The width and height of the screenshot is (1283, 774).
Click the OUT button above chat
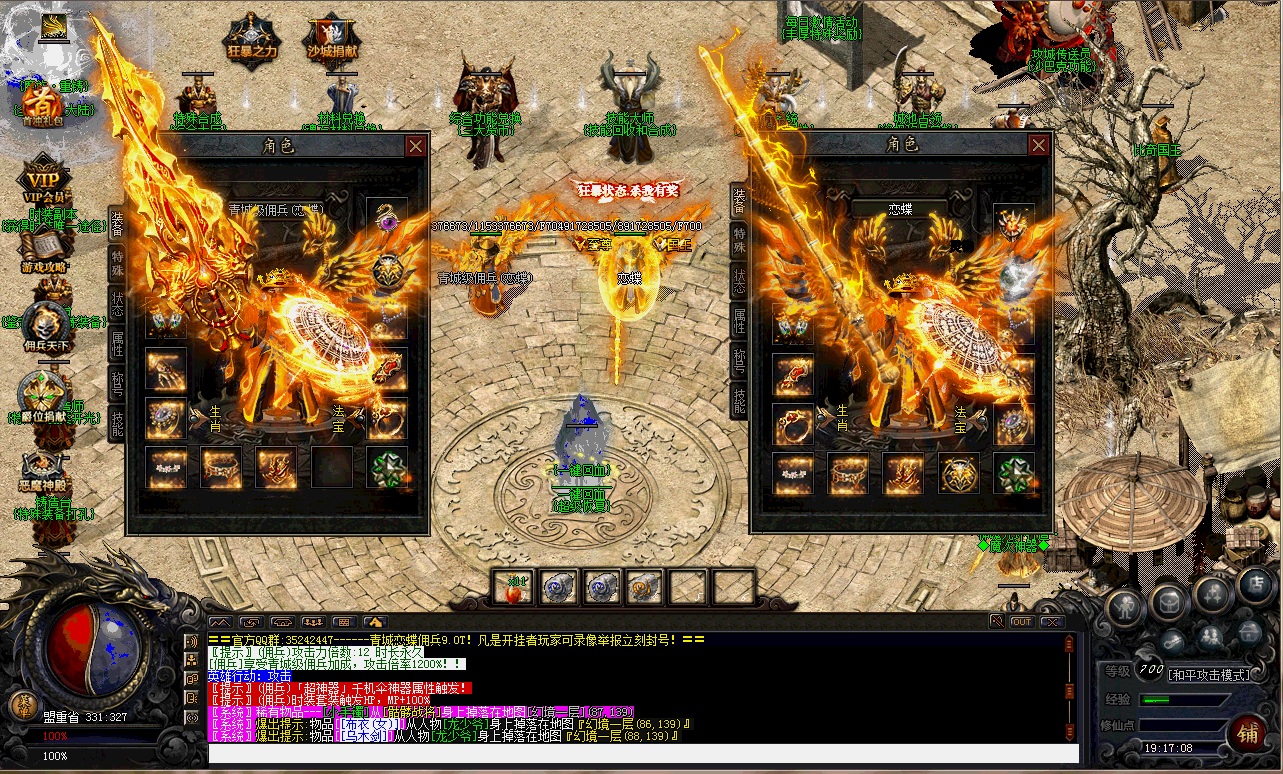point(1021,621)
